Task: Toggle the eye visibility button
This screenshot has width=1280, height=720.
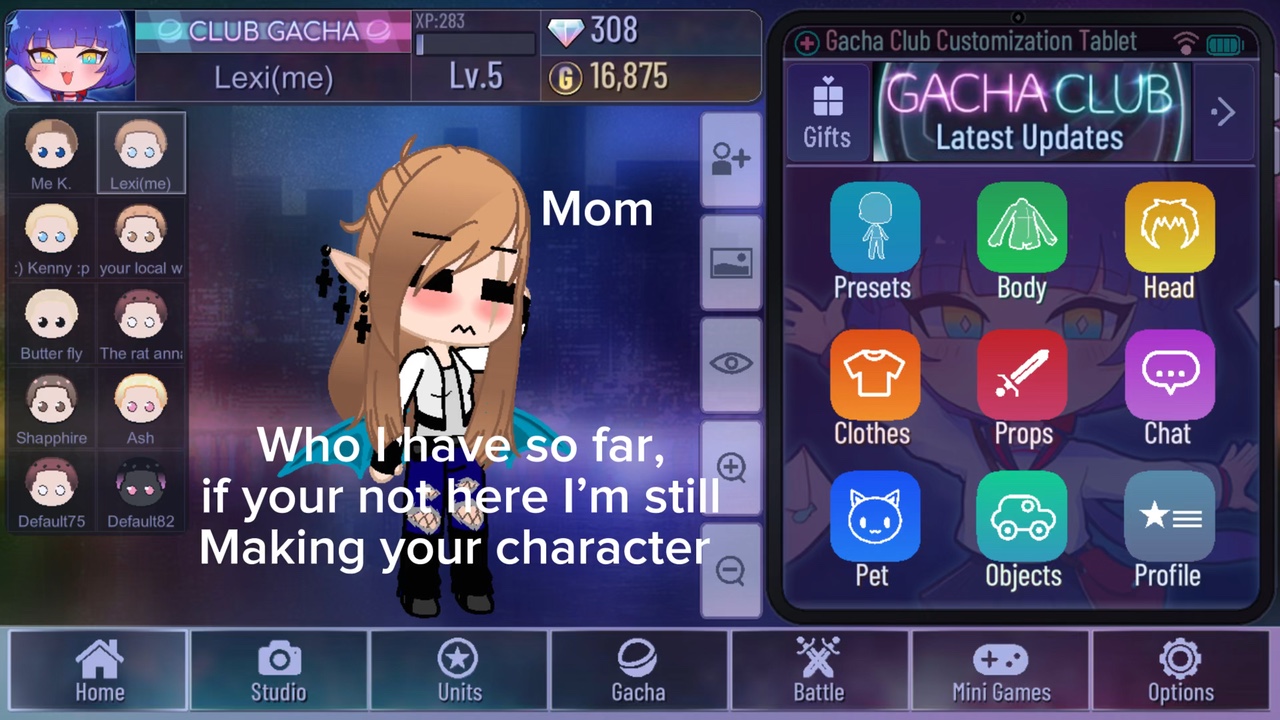Action: tap(731, 364)
